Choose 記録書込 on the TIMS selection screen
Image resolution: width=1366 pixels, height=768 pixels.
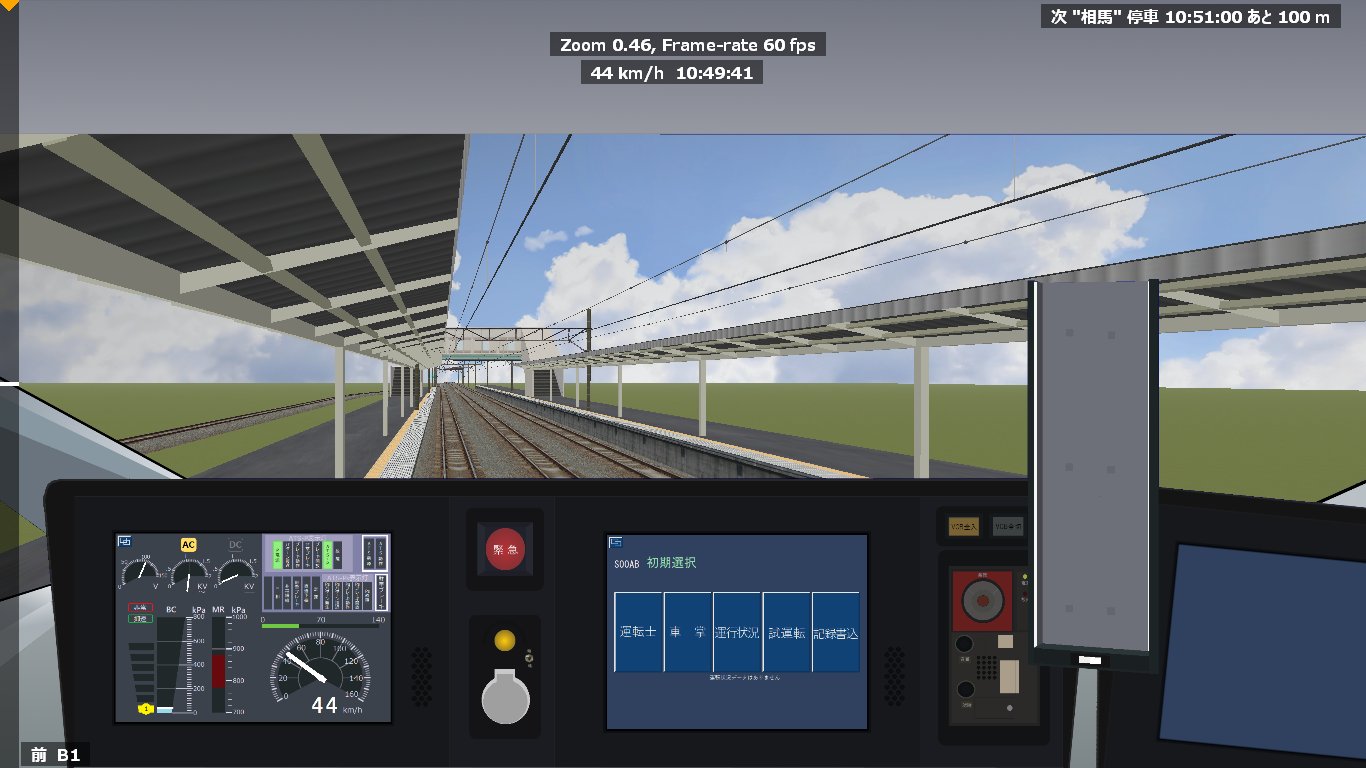point(836,632)
